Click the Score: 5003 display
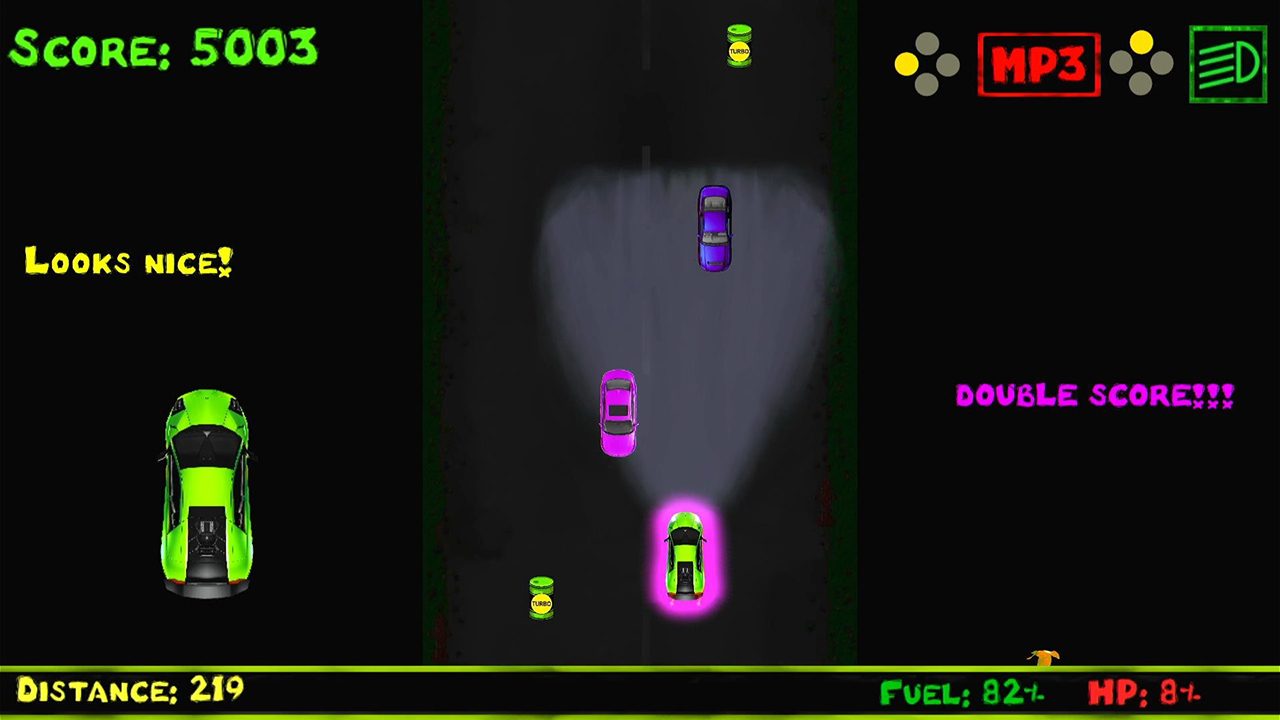 coord(163,48)
